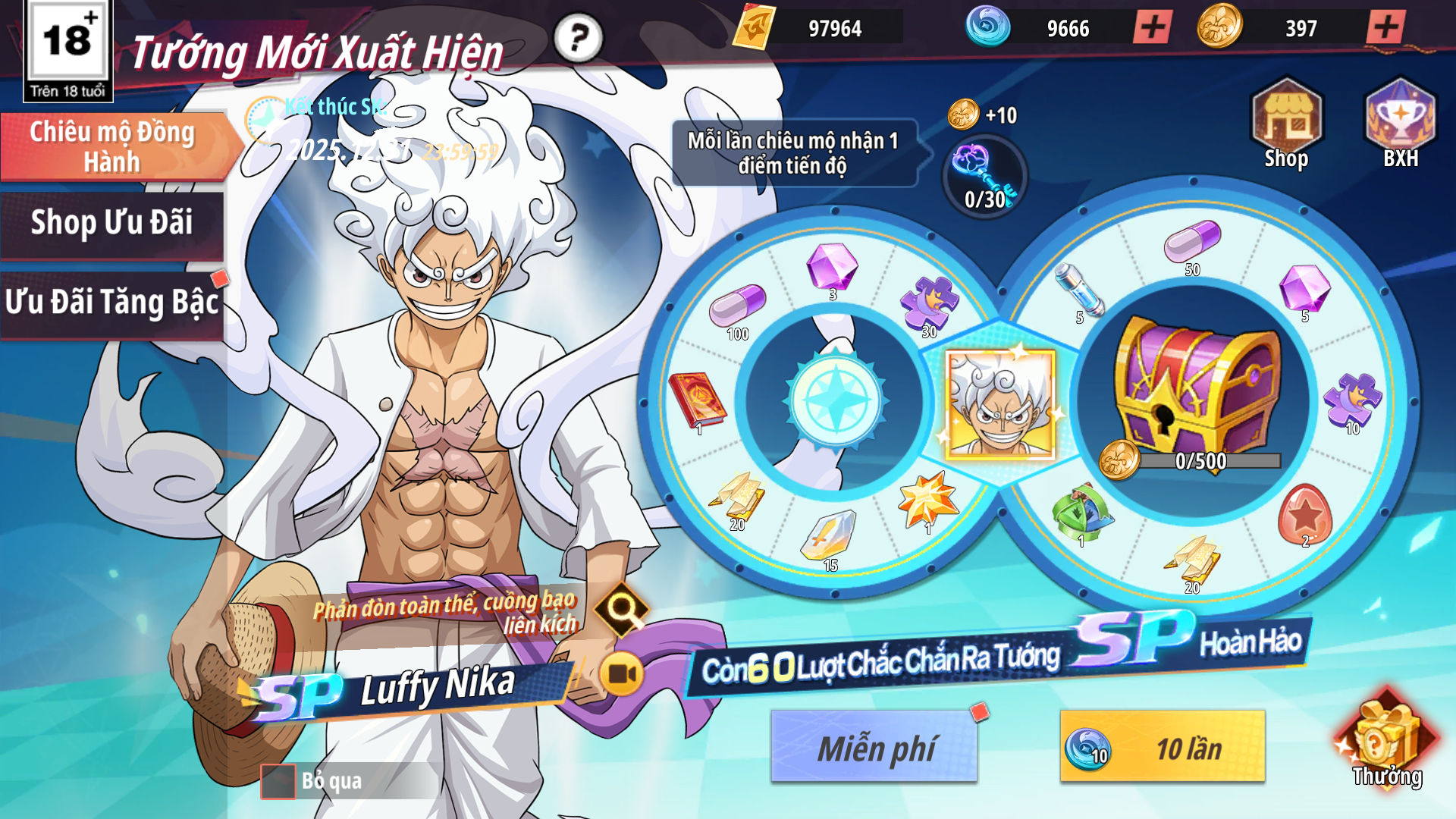1456x819 pixels.
Task: Play the hero preview video camera icon
Action: coord(622,674)
